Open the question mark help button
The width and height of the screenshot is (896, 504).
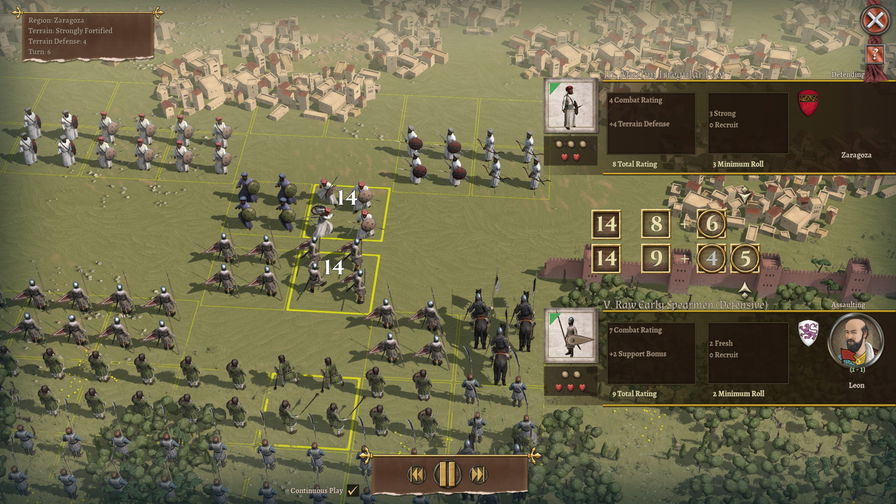point(875,54)
